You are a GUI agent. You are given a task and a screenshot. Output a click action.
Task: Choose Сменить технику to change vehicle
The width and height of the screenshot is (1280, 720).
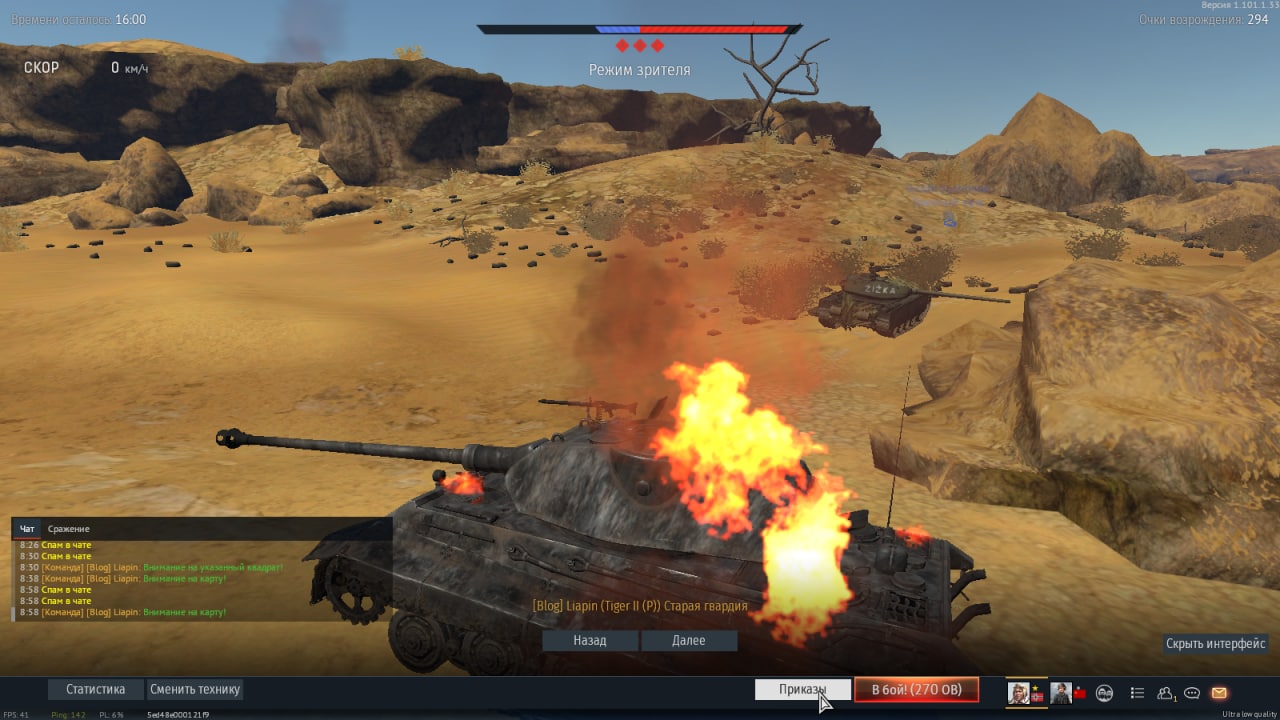click(x=195, y=690)
